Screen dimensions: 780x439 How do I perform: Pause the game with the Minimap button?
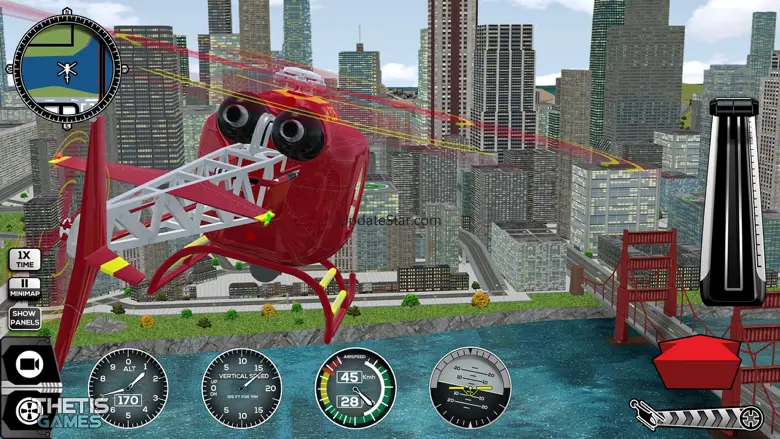[x=25, y=289]
